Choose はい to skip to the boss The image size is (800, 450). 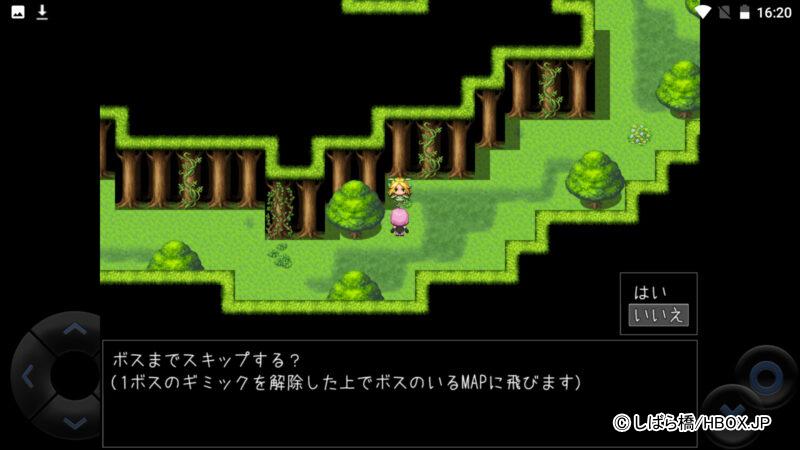(x=650, y=293)
